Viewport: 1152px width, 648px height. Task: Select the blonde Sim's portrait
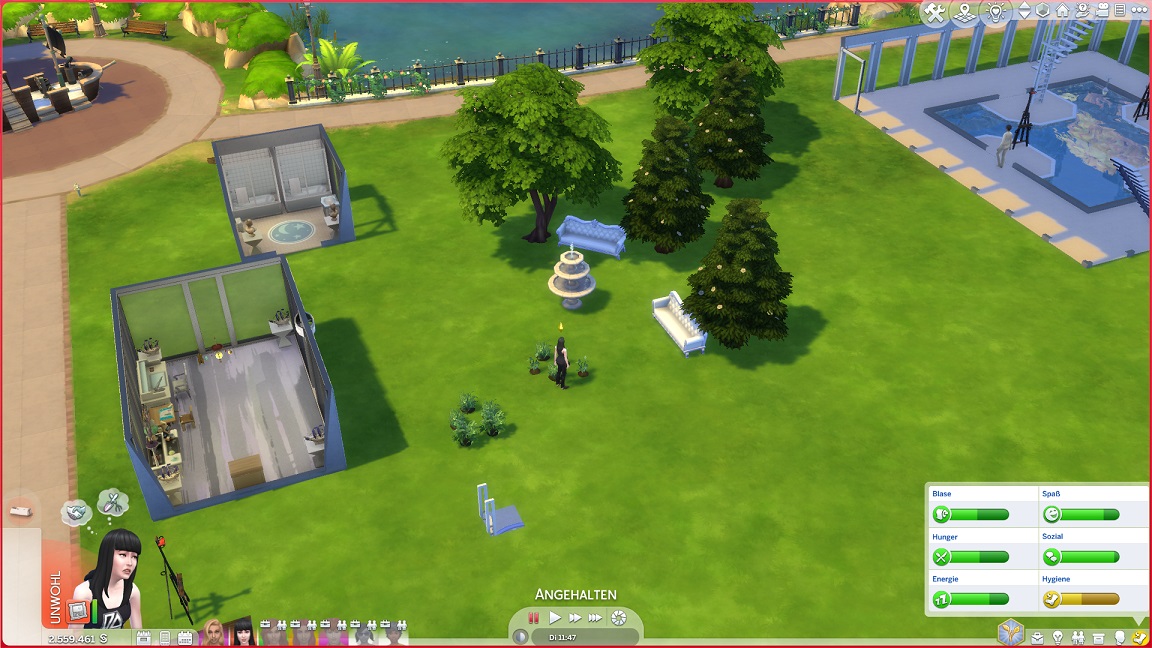[214, 632]
